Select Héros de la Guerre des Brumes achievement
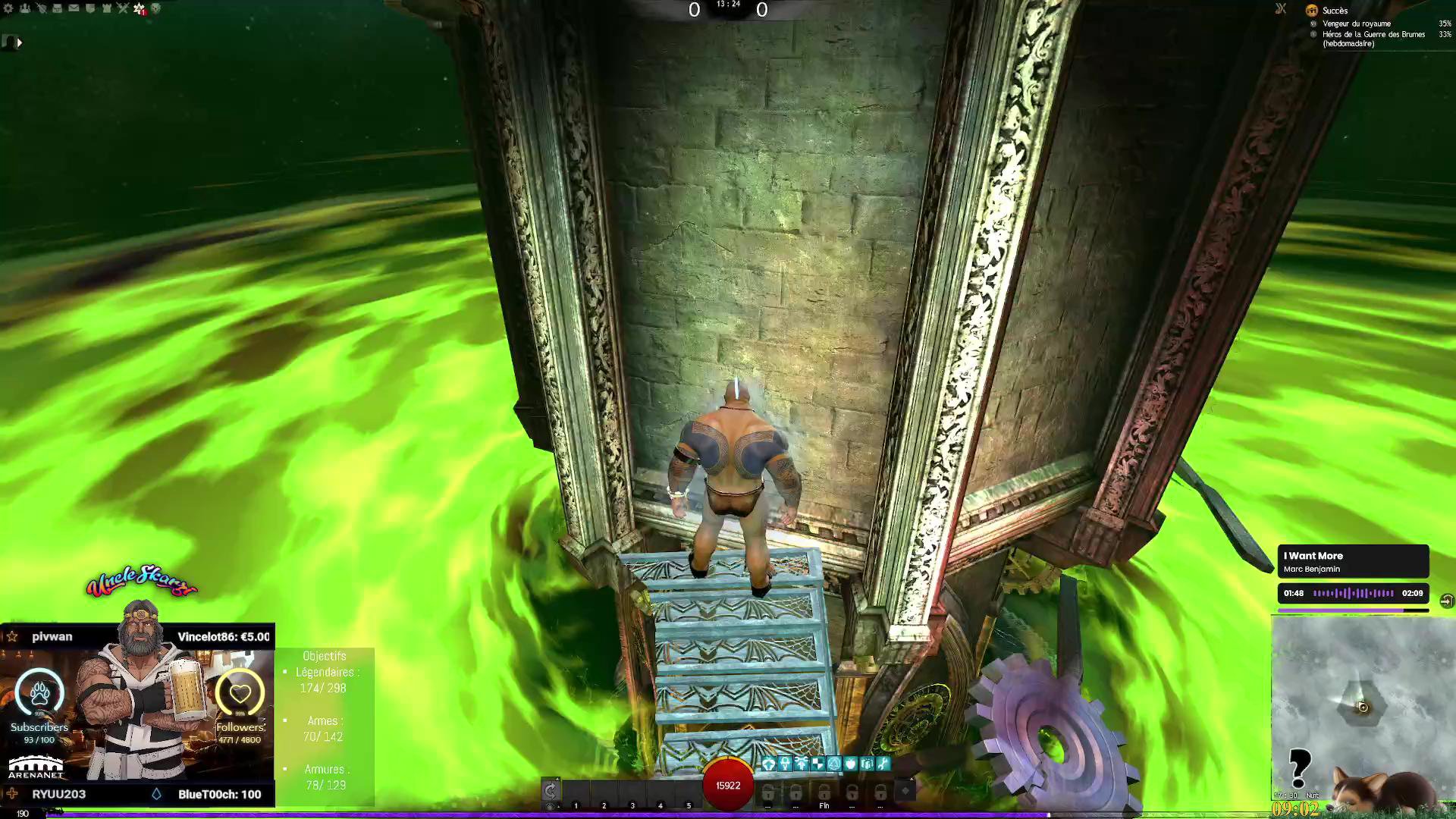The height and width of the screenshot is (819, 1456). click(x=1373, y=34)
